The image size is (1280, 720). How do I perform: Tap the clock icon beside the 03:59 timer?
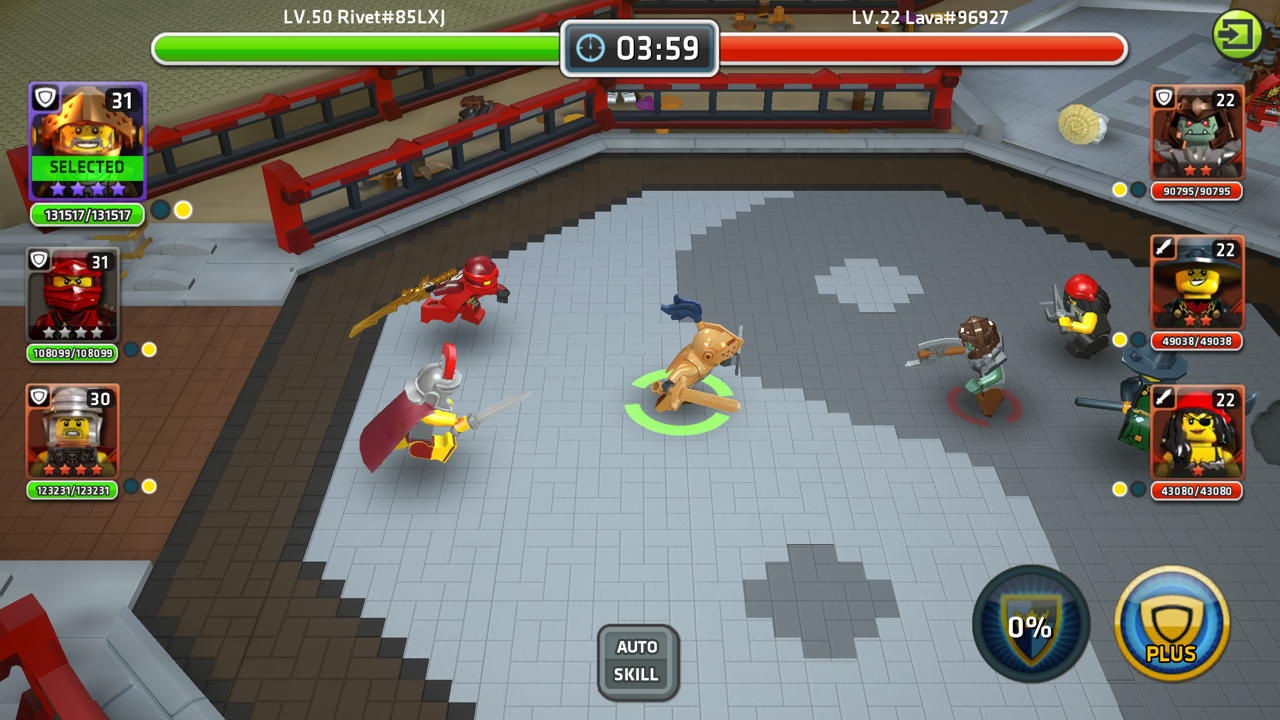(x=592, y=47)
